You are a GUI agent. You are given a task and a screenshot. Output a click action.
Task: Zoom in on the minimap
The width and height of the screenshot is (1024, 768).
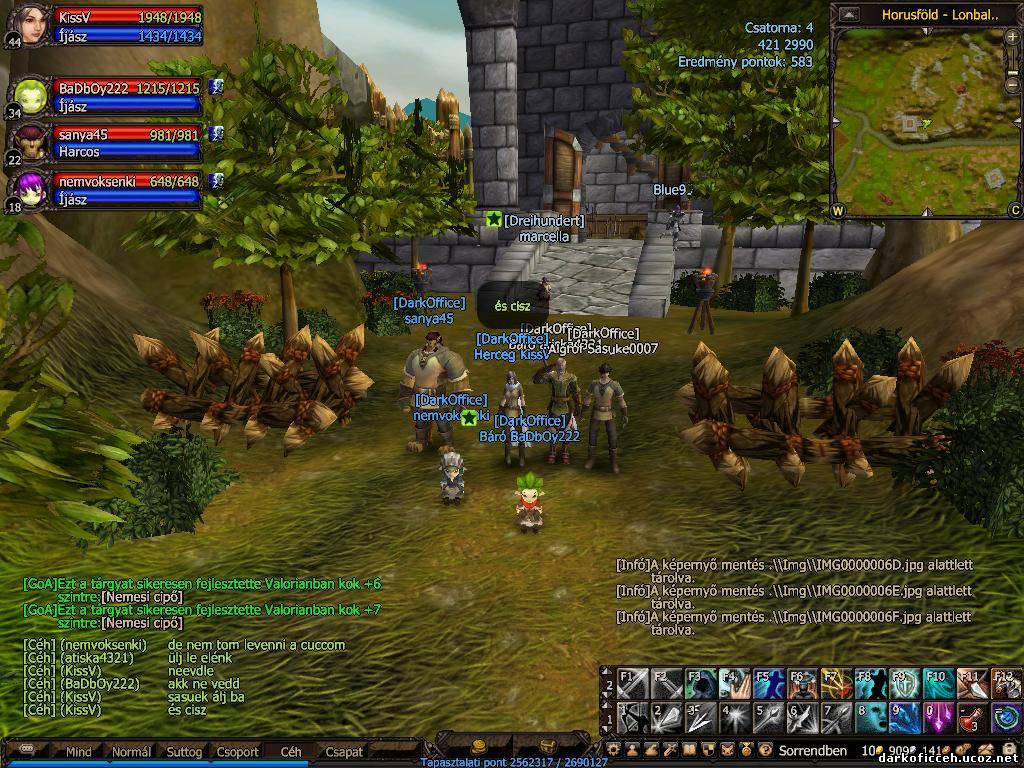click(x=1012, y=37)
